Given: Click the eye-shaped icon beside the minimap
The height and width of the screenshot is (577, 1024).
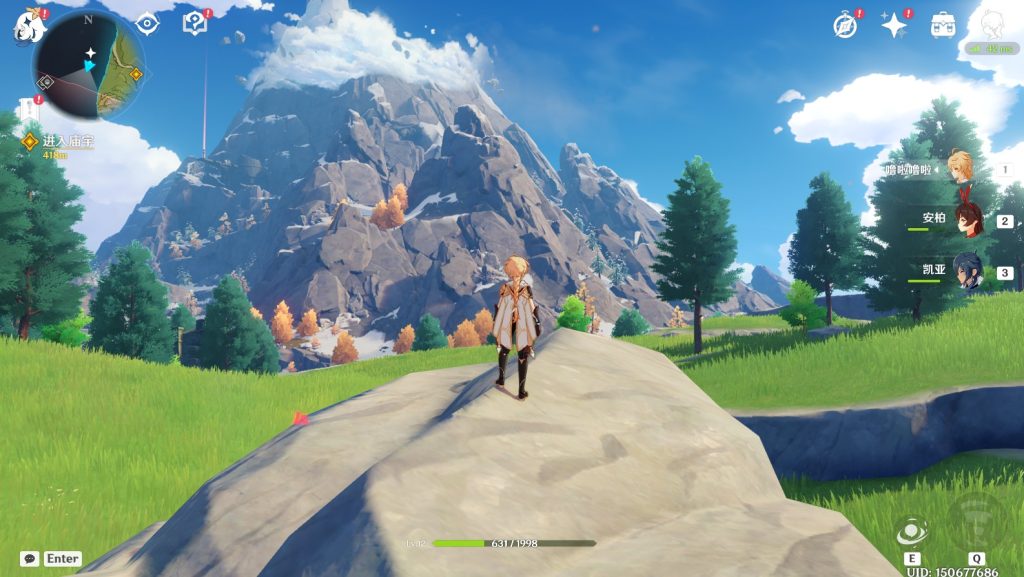Looking at the screenshot, I should (147, 23).
